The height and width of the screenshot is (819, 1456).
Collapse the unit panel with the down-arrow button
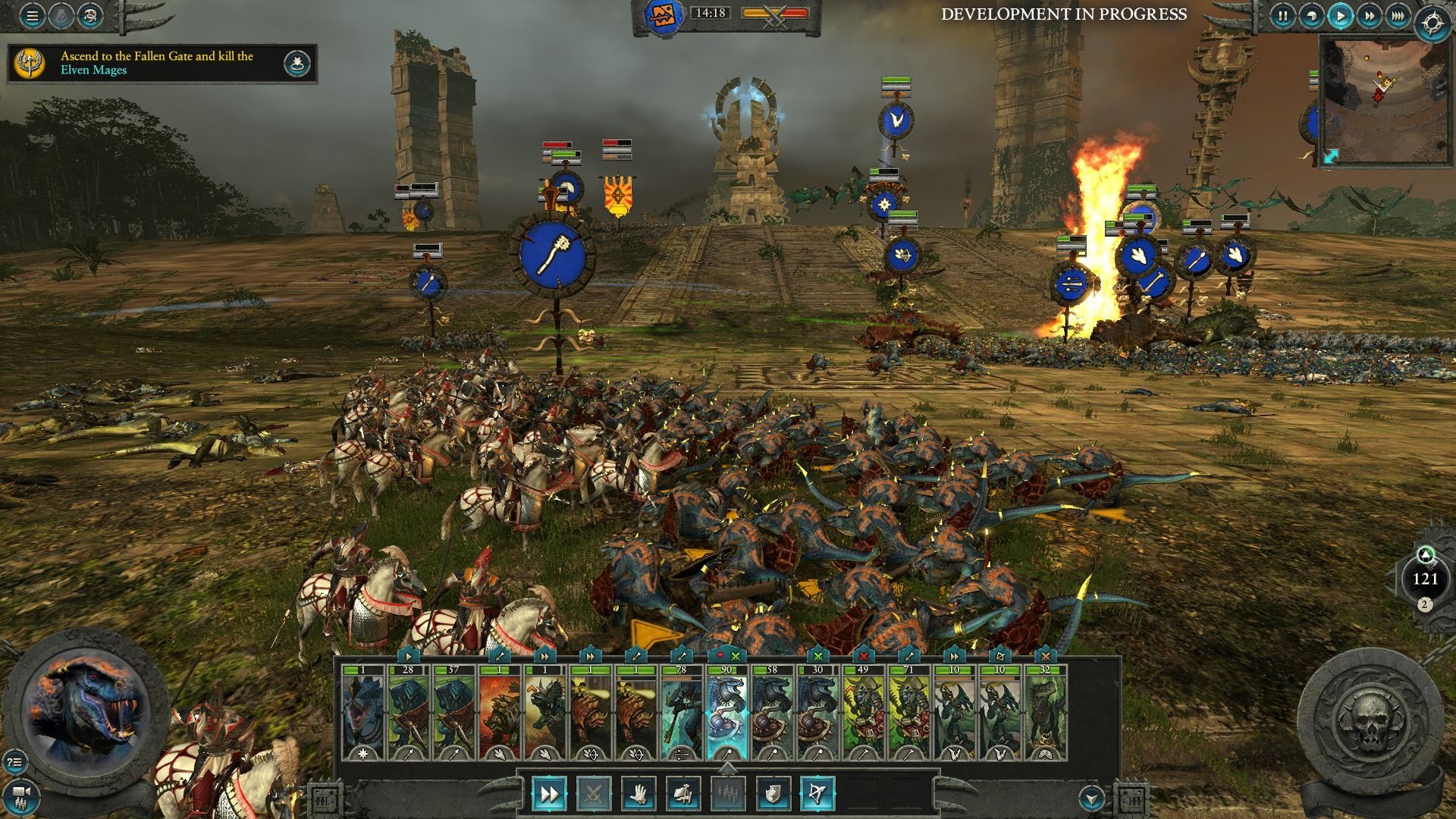(1091, 797)
